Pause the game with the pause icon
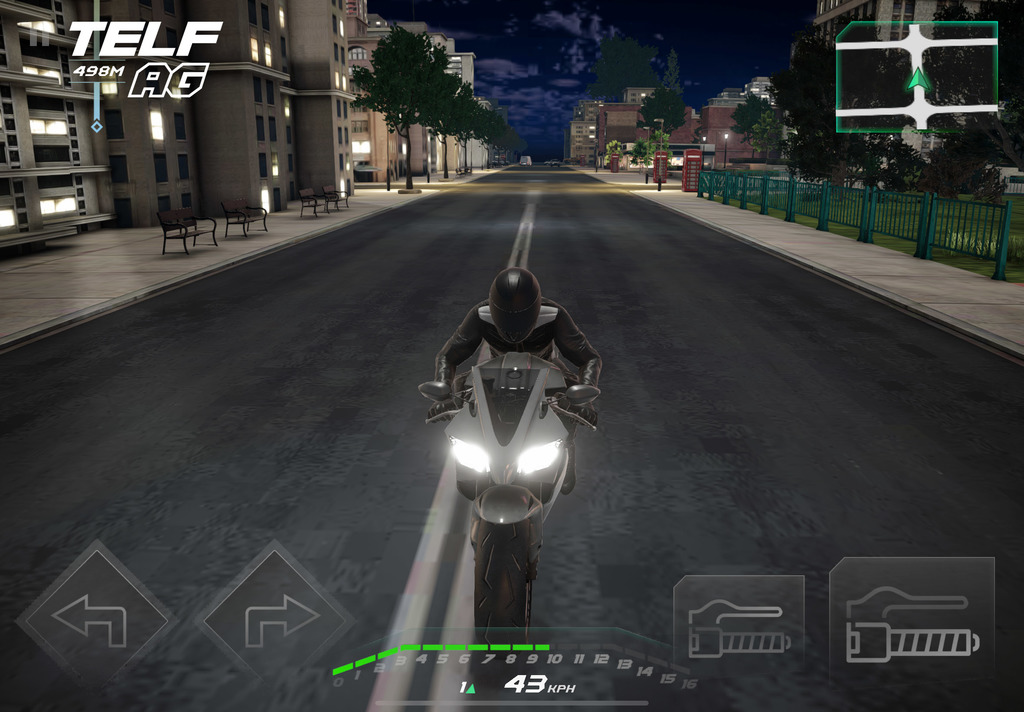1024x712 pixels. [x=40, y=36]
